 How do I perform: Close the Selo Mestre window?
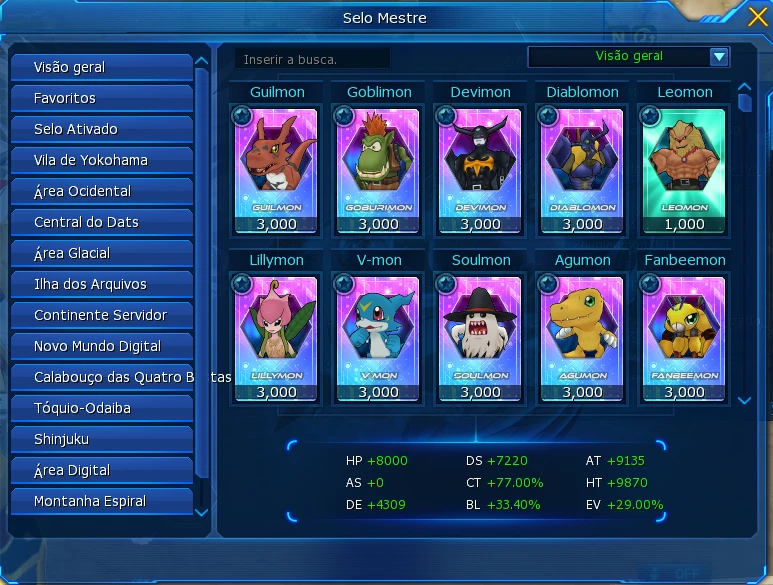coord(758,17)
